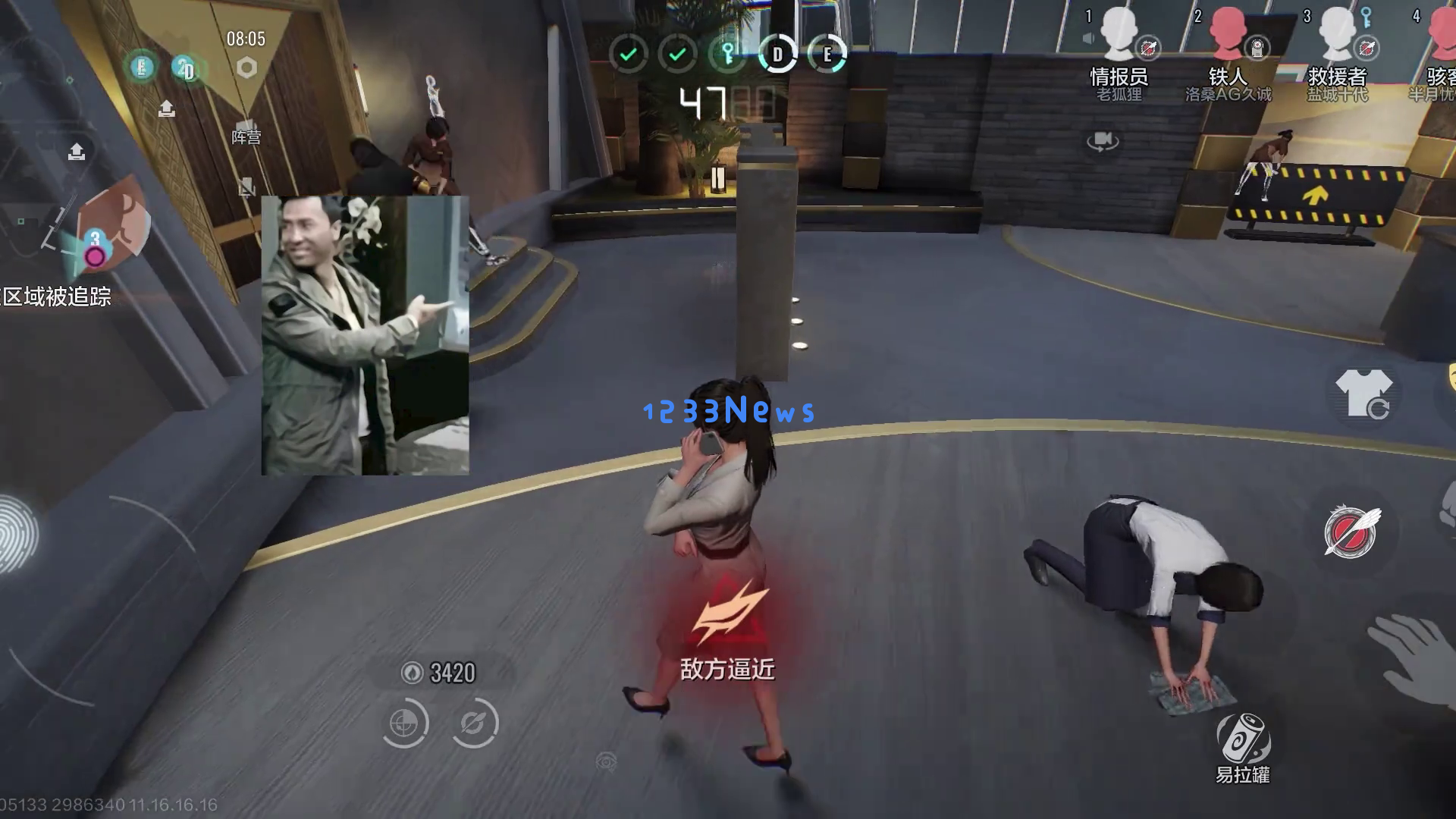Open the hexagon settings icon
This screenshot has height=819, width=1456.
tap(246, 68)
